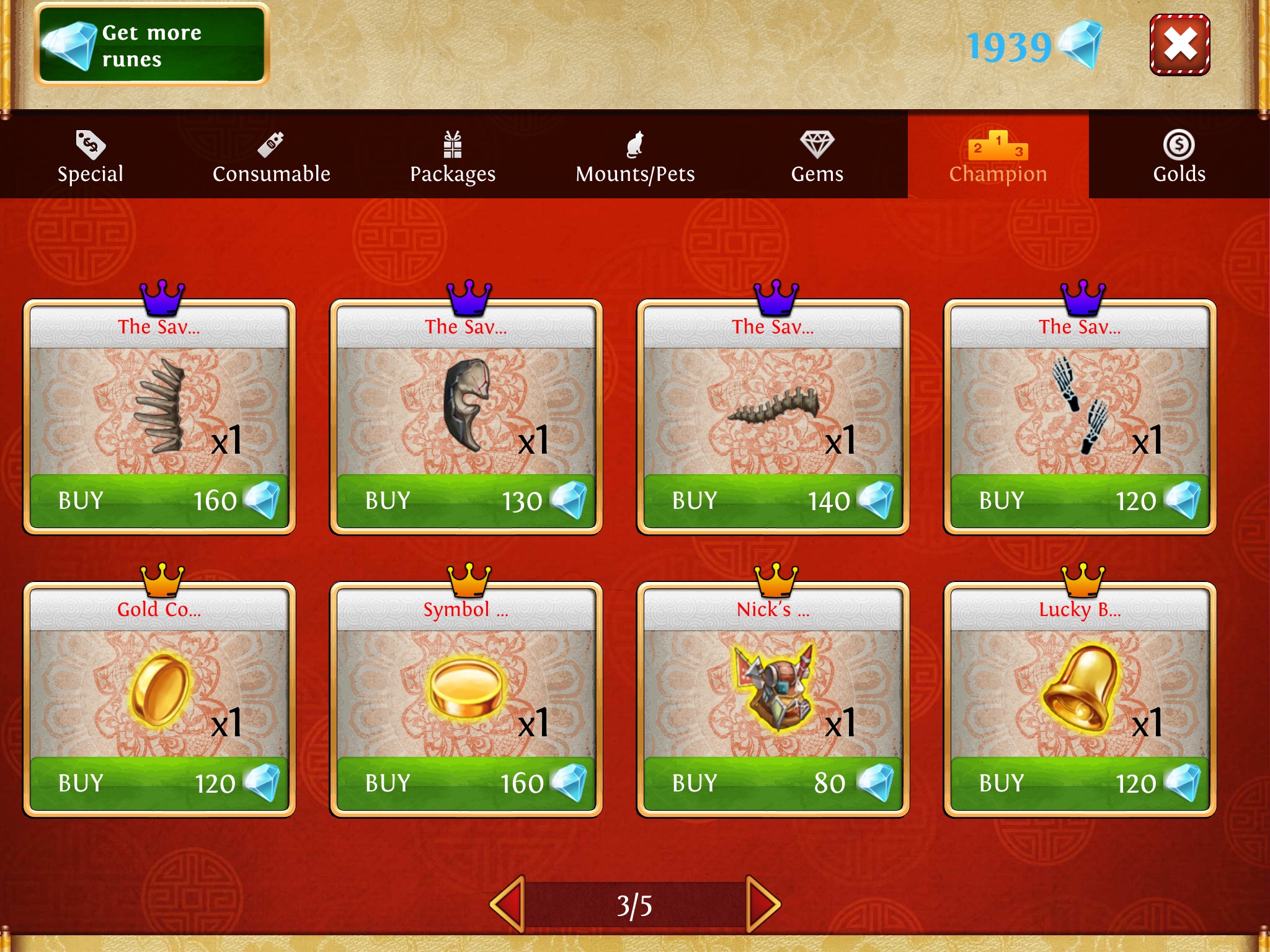Buy the Gold Coin for 120 runes
This screenshot has height=952, width=1270.
(159, 783)
